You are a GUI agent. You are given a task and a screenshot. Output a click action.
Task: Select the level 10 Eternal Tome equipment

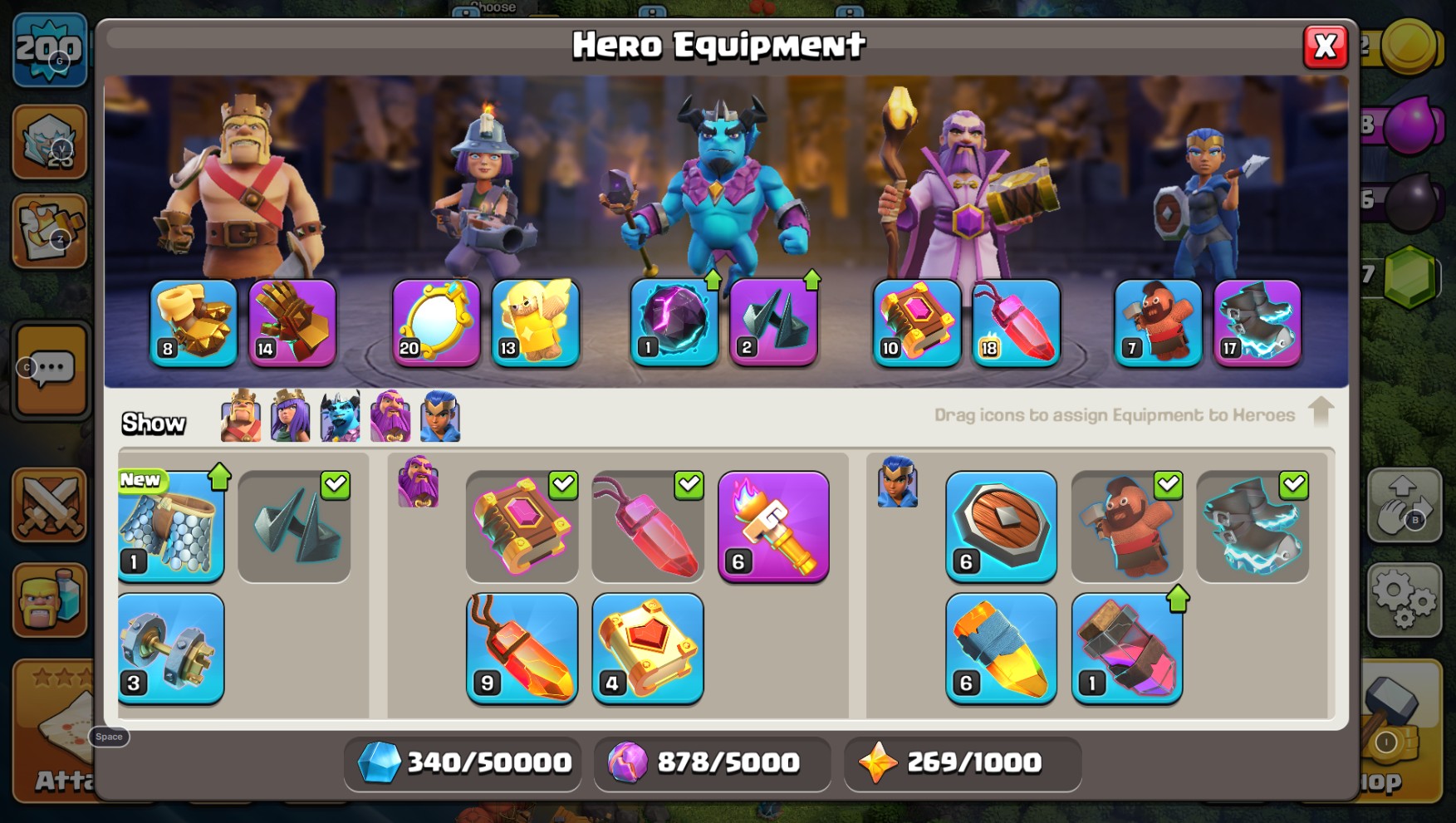(x=916, y=322)
